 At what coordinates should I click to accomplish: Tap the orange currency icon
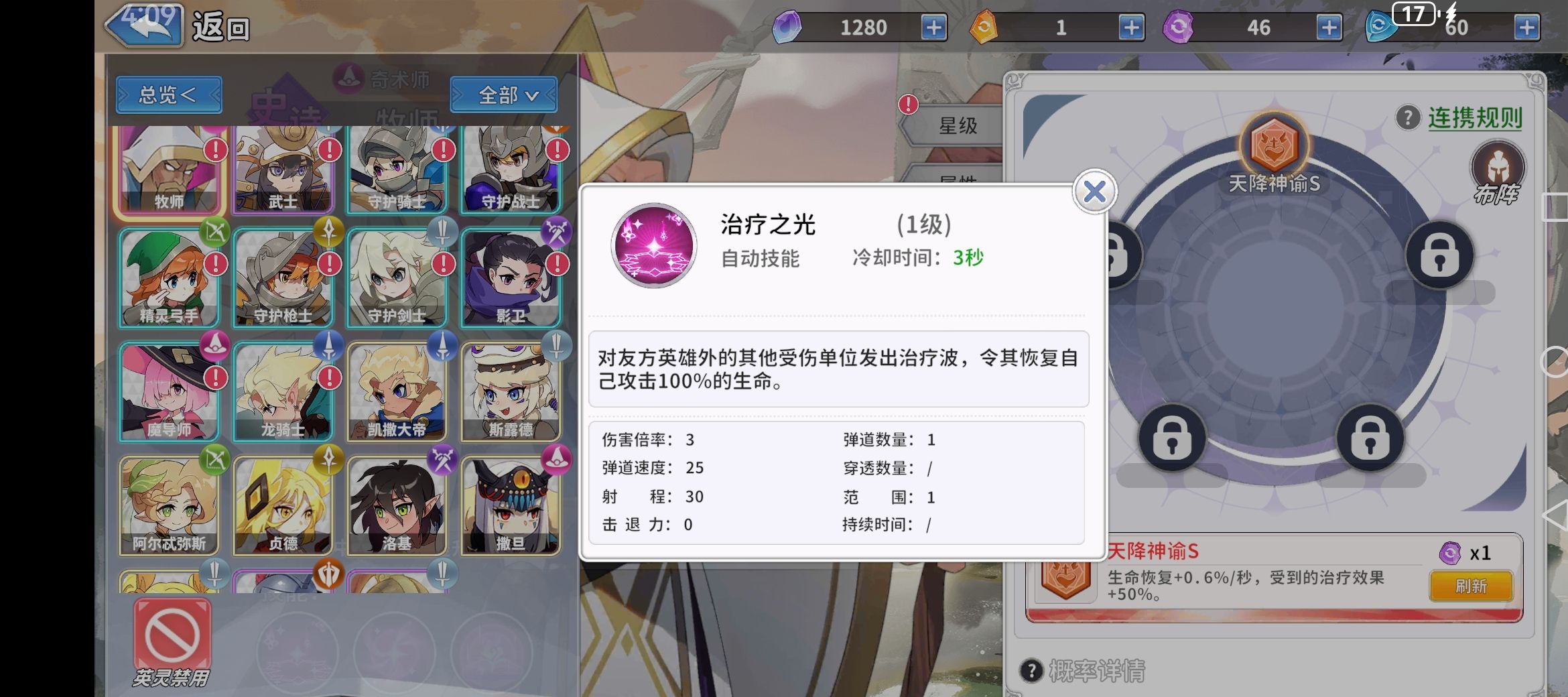click(984, 27)
